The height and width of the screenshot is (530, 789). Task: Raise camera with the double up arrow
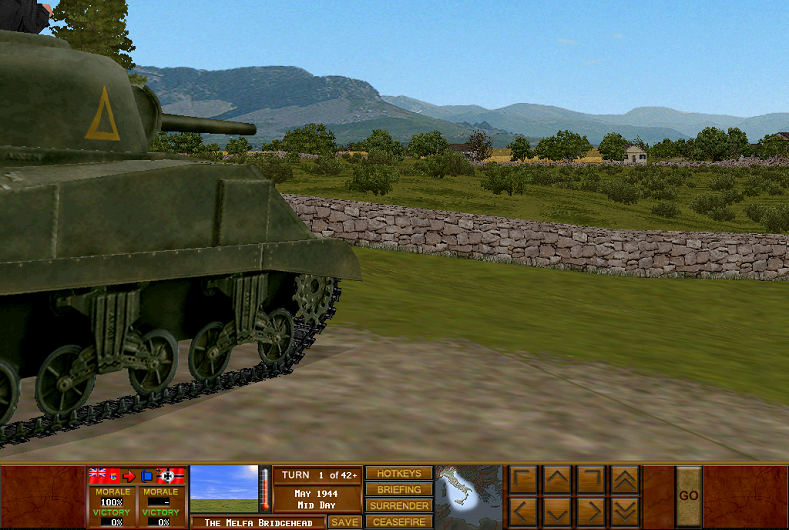coord(624,480)
